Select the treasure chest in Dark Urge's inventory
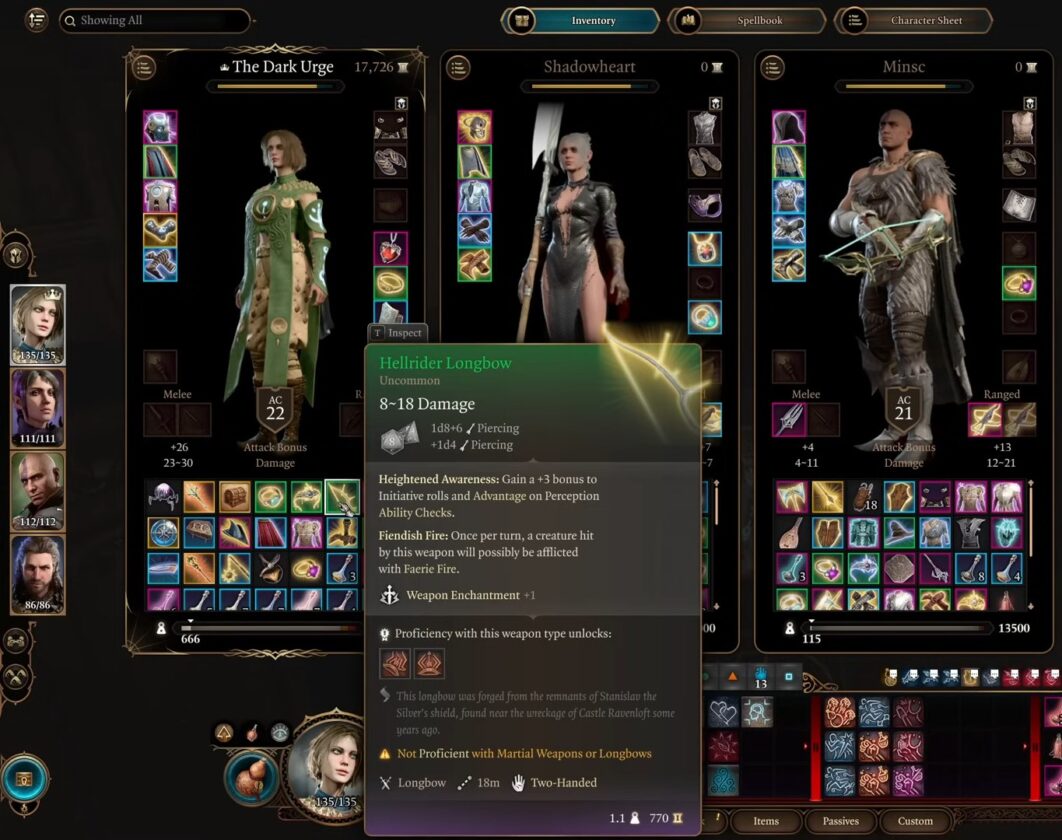The width and height of the screenshot is (1062, 840). (x=235, y=497)
